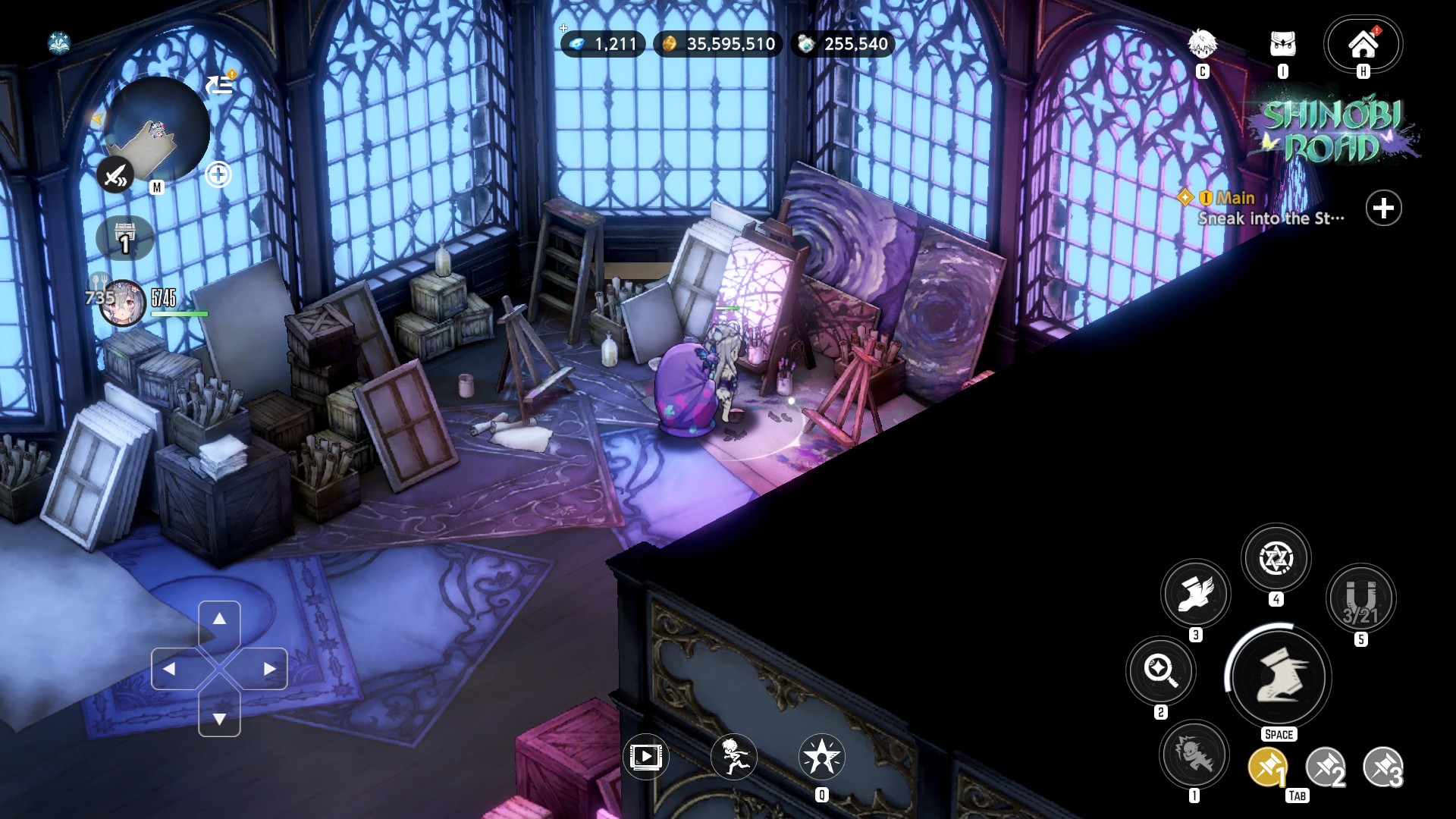Screen dimensions: 1456x819
Task: Open the character menu face icon
Action: pyautogui.click(x=1202, y=45)
